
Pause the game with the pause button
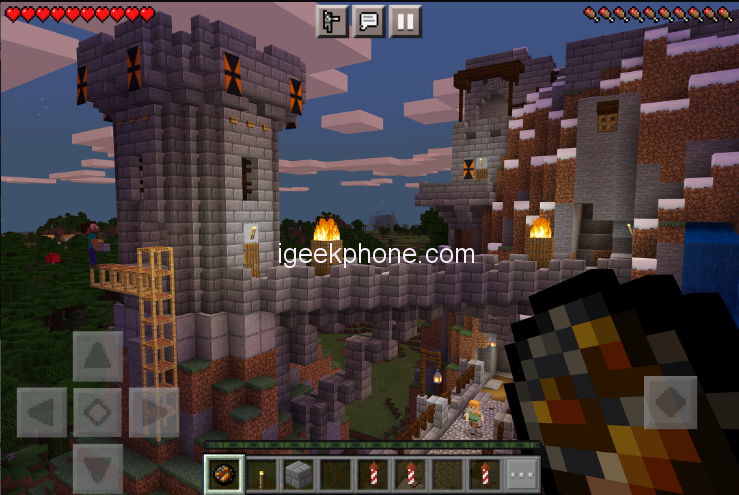(405, 21)
